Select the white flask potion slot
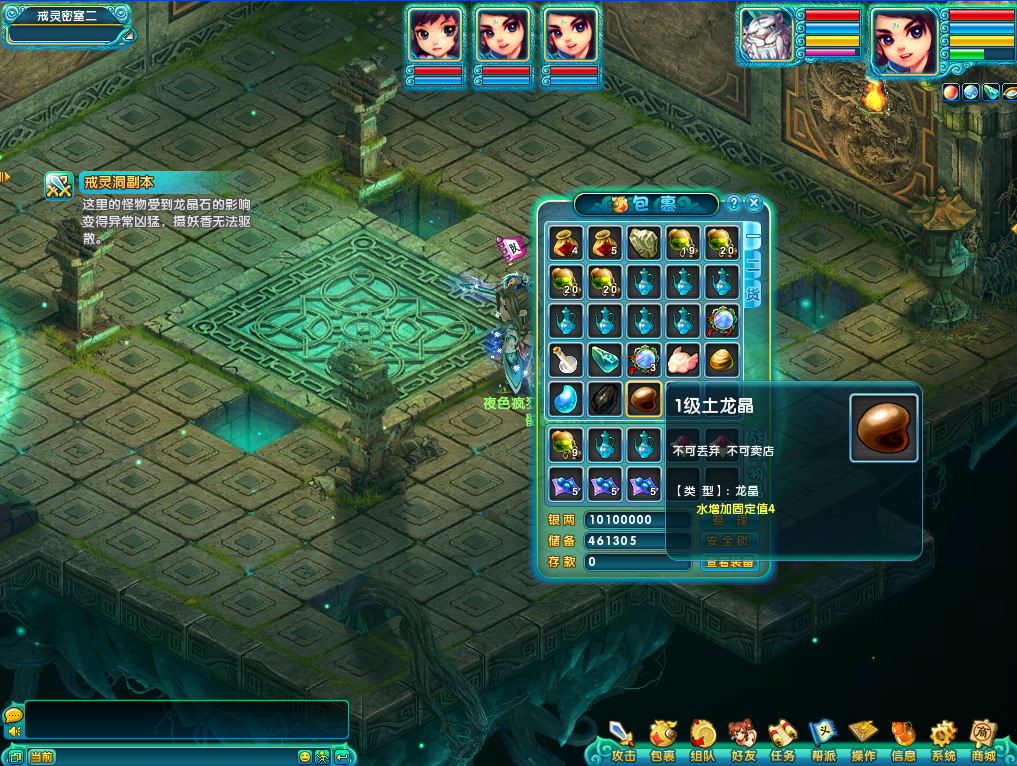 (565, 359)
